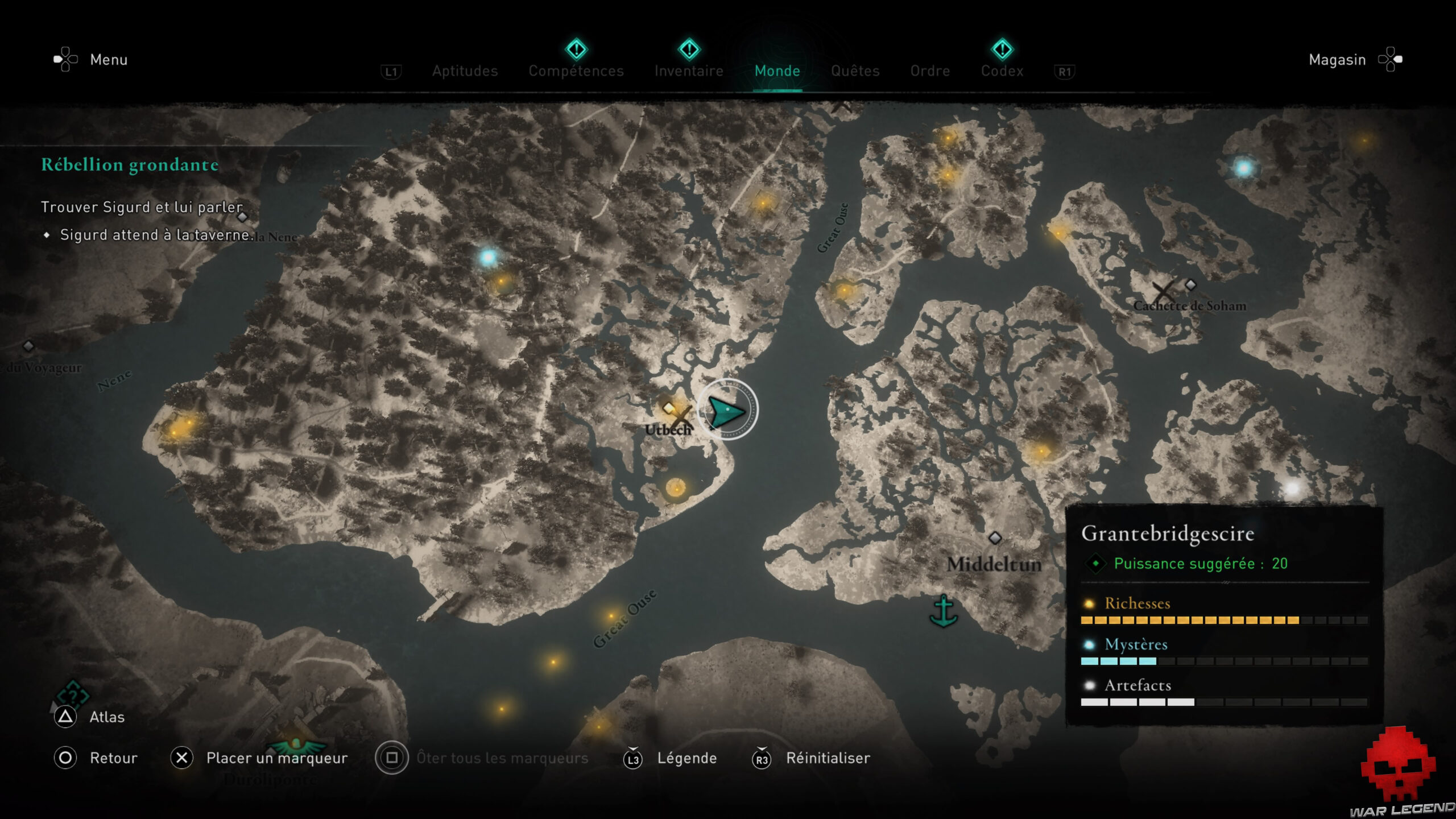Open the Ordre tab
1456x819 pixels.
tap(930, 71)
